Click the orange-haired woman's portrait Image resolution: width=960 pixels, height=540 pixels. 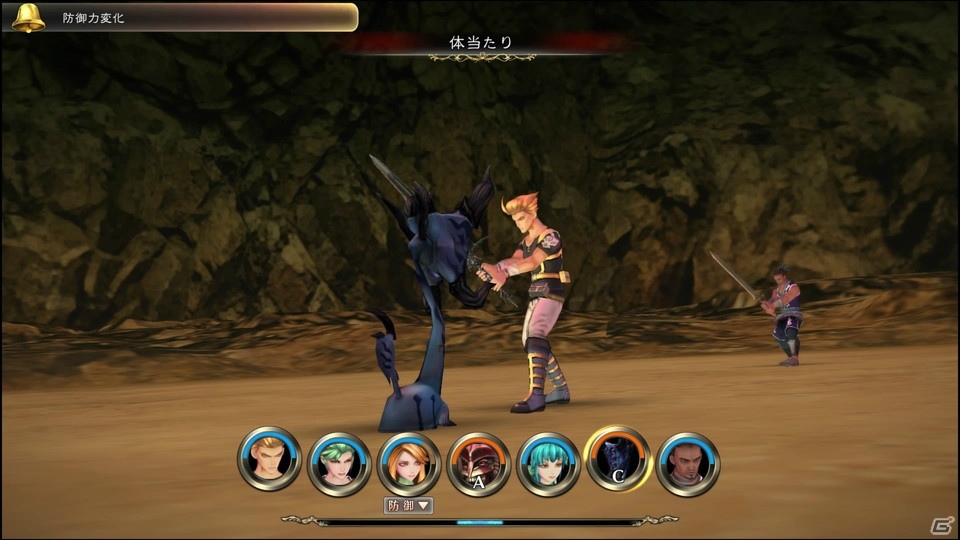tap(409, 463)
